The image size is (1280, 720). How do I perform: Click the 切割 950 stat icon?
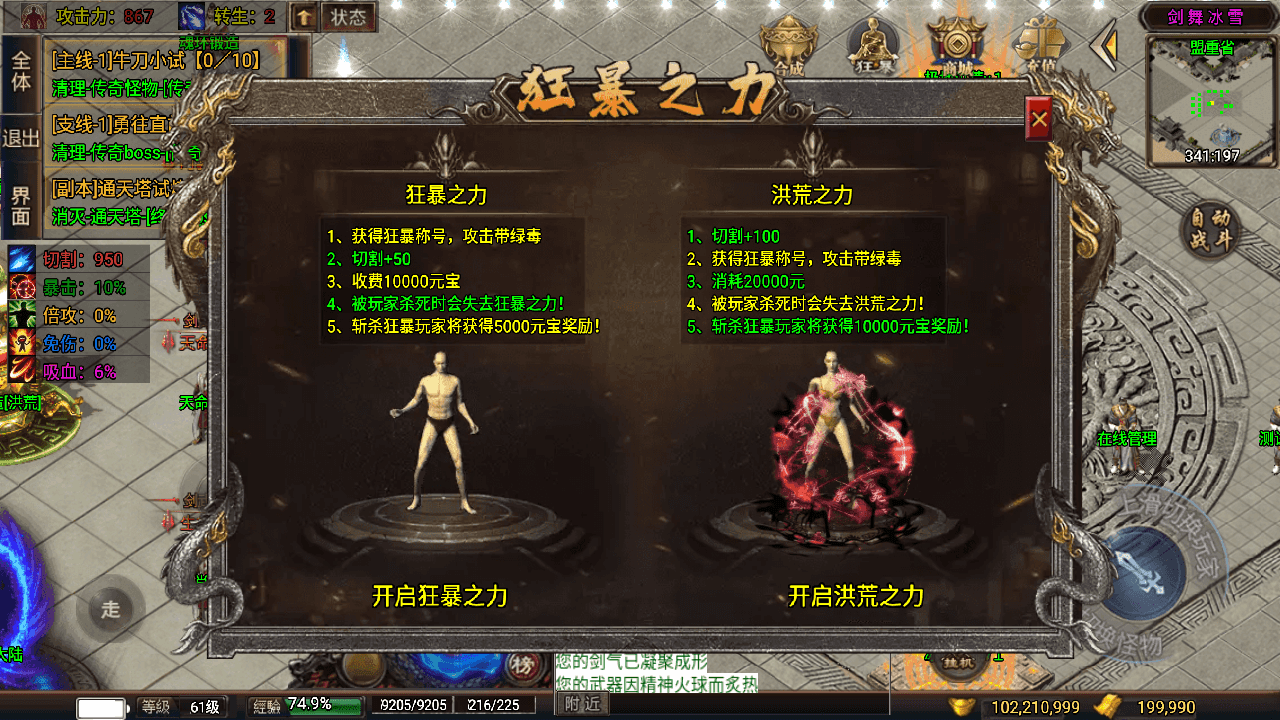(x=22, y=259)
